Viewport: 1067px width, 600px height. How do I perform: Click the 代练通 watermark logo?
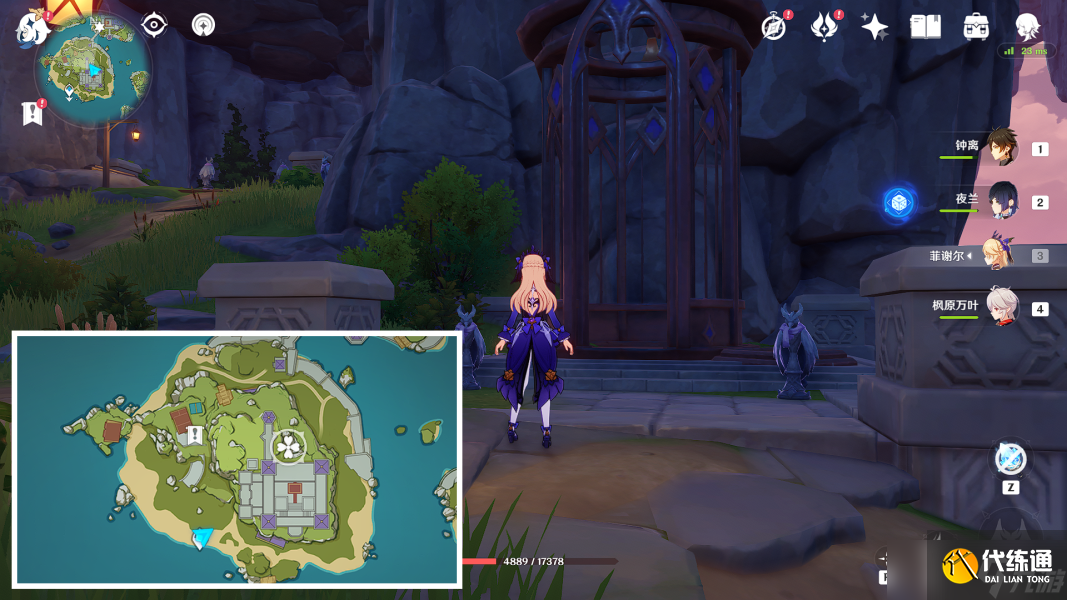(998, 566)
